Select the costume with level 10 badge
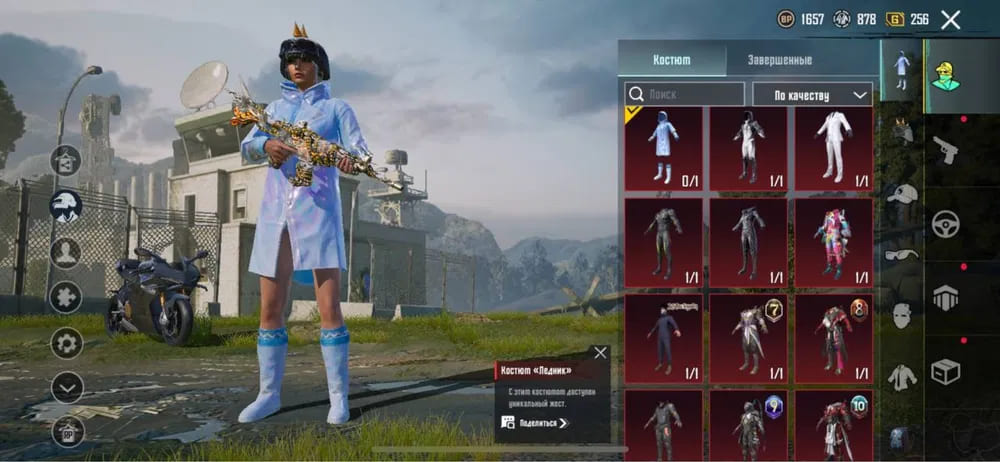Image resolution: width=1000 pixels, height=462 pixels. point(834,425)
